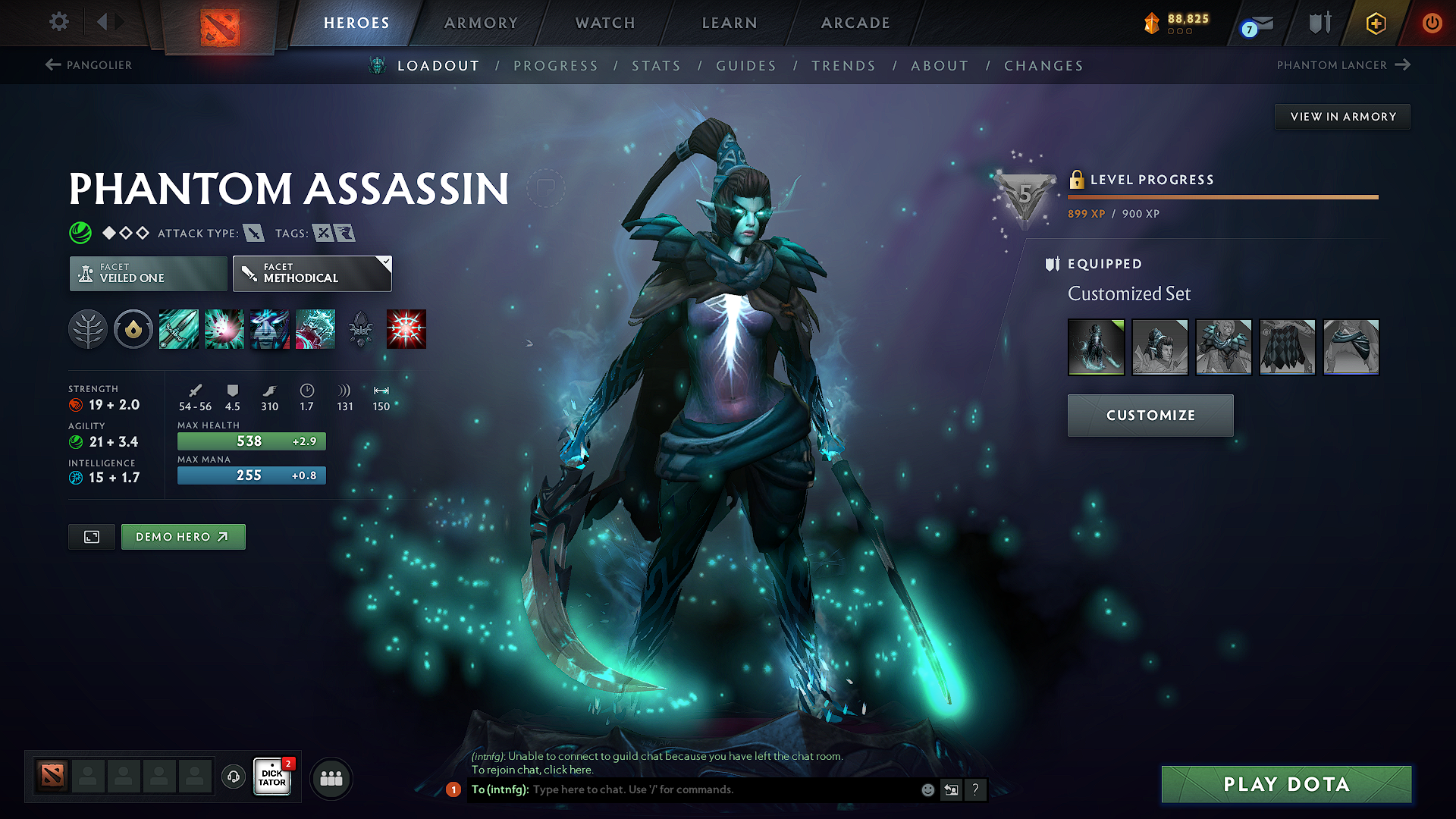Click the Level Progress XP bar
This screenshot has height=819, width=1456.
[1222, 197]
